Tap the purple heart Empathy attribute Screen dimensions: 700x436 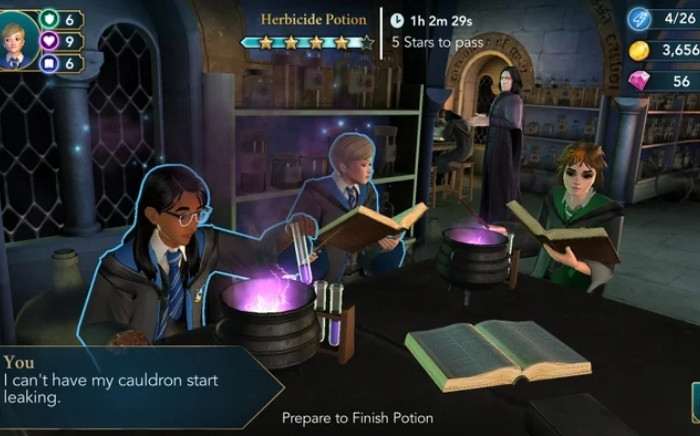[49, 41]
